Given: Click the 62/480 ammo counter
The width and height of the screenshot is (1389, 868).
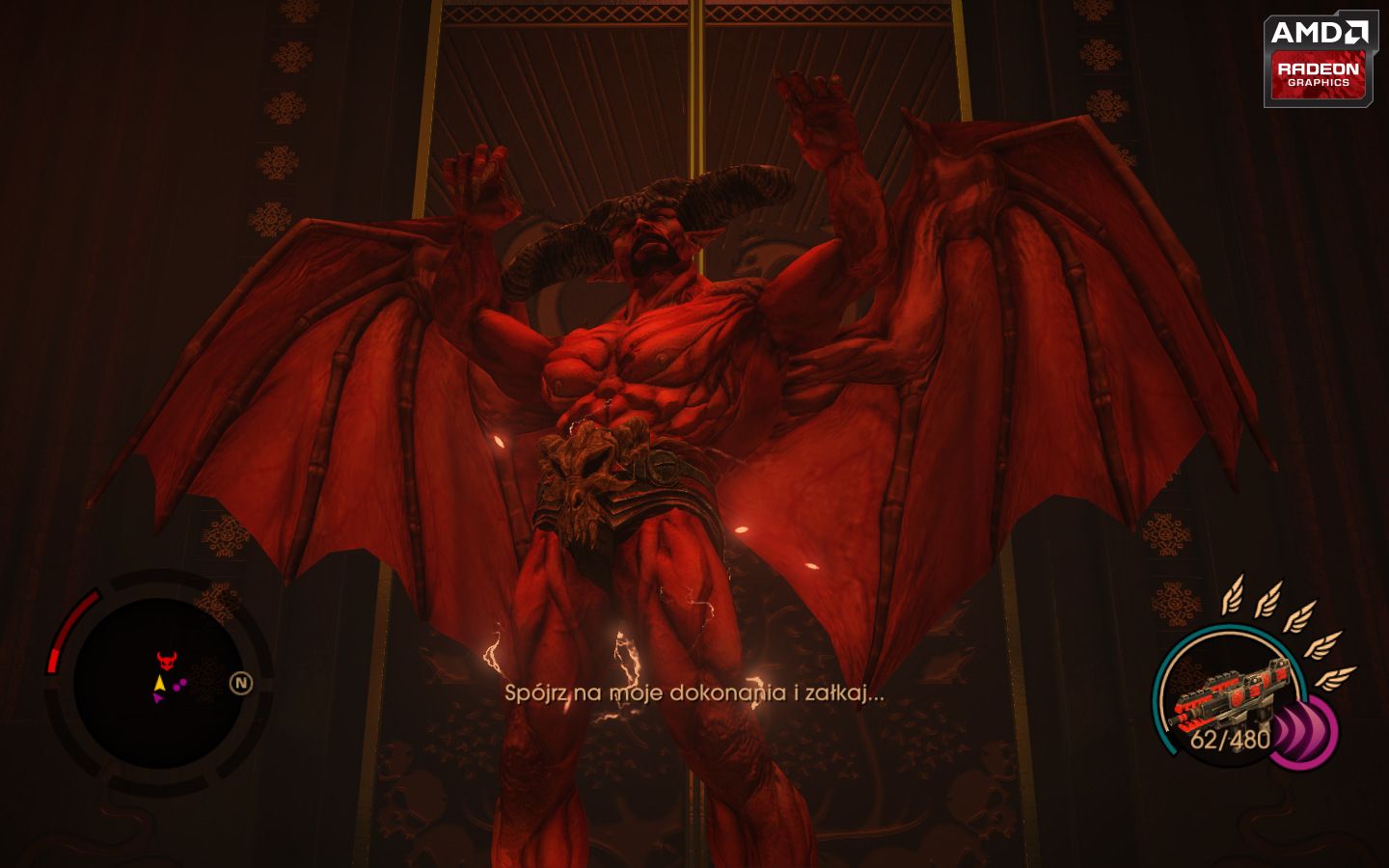Looking at the screenshot, I should click(1230, 739).
